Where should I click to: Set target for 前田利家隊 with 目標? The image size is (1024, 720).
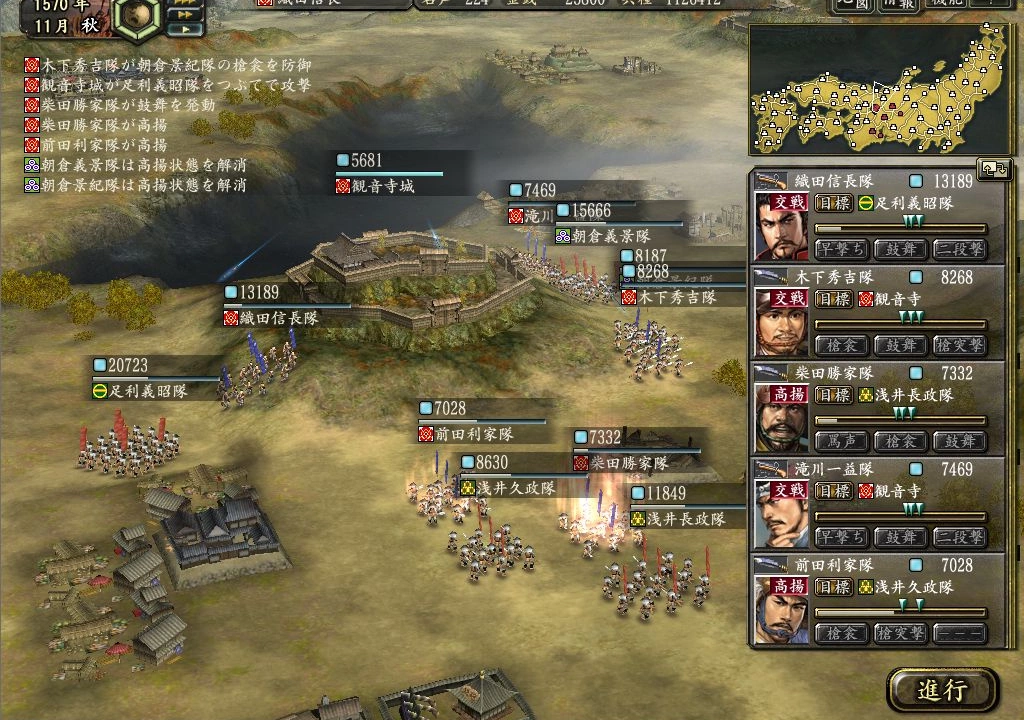(832, 587)
